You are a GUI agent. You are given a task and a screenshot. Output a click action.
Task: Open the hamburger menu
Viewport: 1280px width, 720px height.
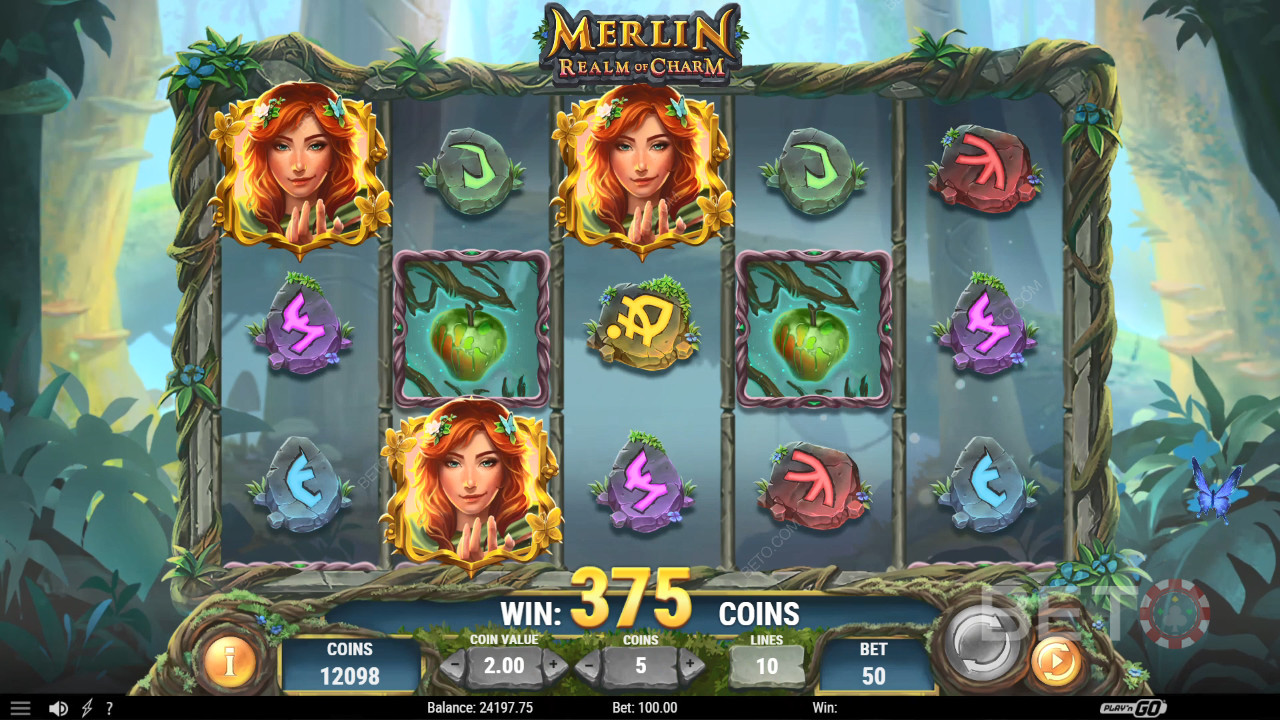pos(20,708)
